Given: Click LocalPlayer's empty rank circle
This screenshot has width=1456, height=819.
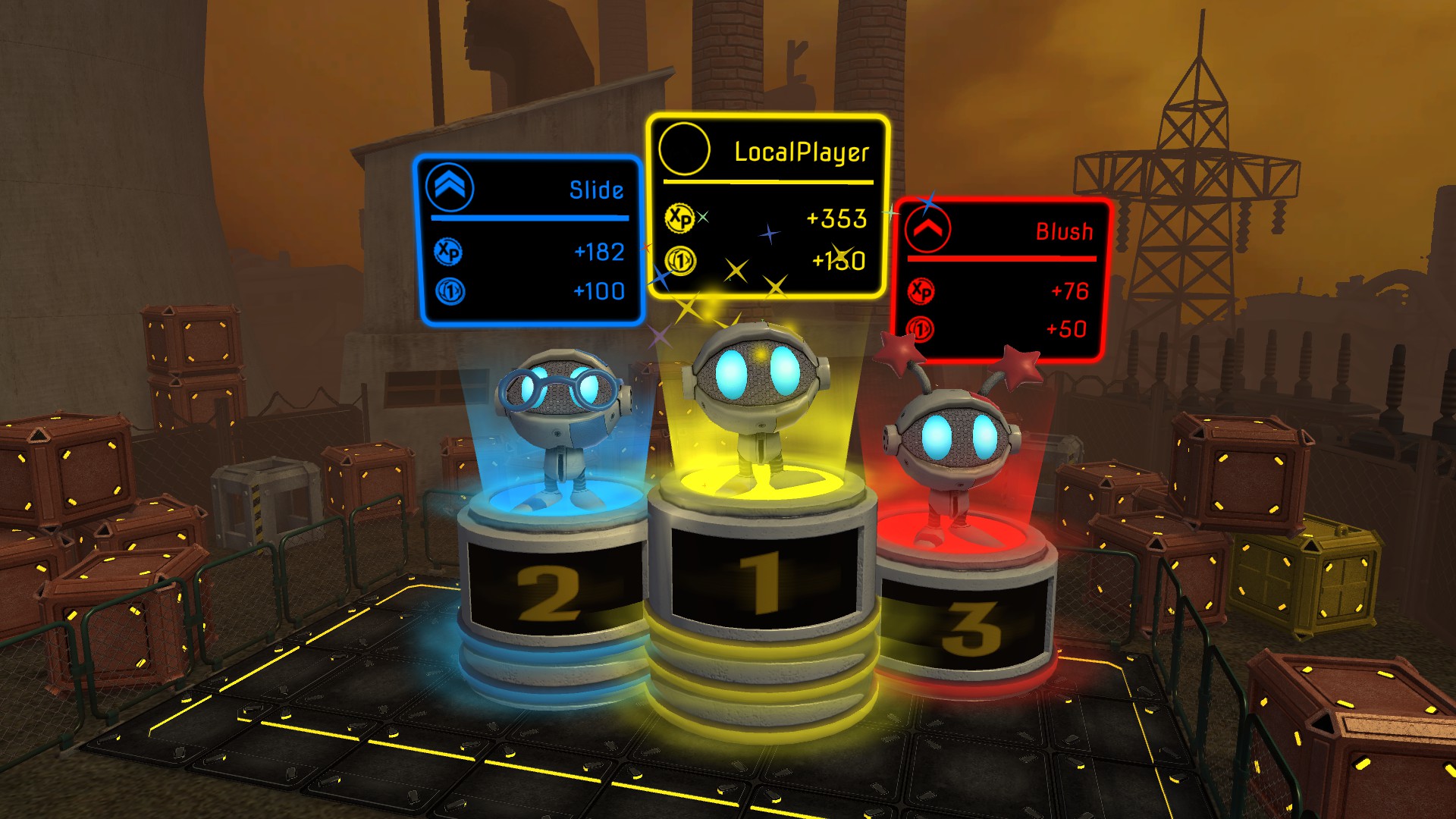Looking at the screenshot, I should (684, 149).
